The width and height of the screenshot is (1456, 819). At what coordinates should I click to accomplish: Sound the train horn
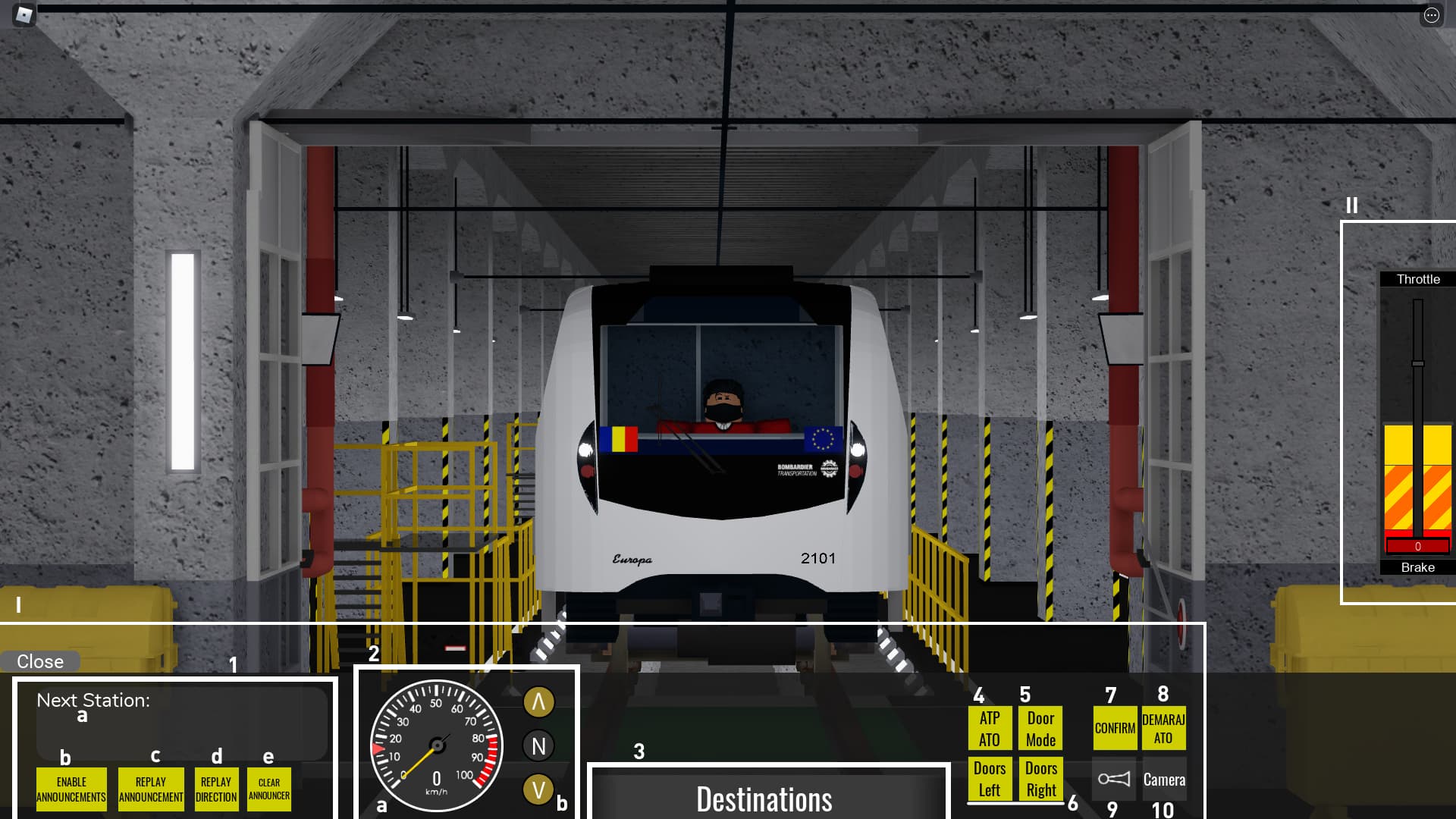coord(1115,780)
